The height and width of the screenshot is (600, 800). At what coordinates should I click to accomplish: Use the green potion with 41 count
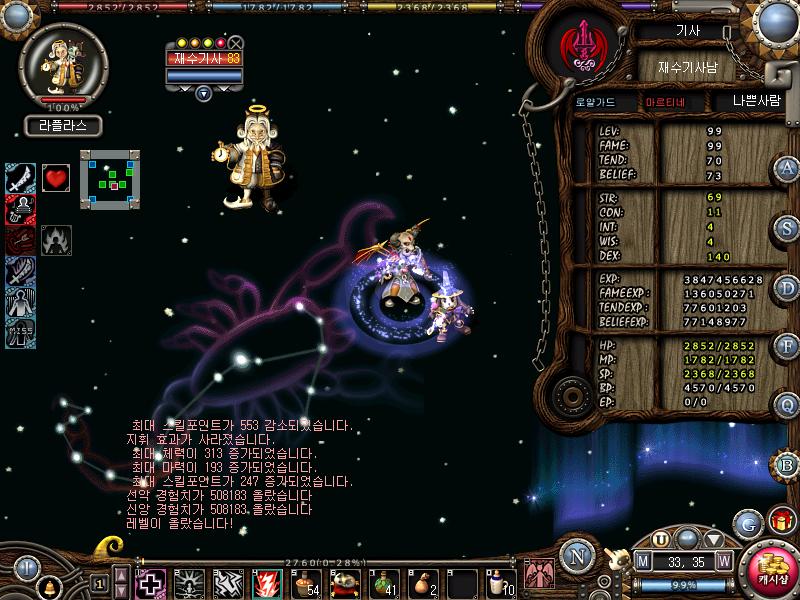[383, 581]
